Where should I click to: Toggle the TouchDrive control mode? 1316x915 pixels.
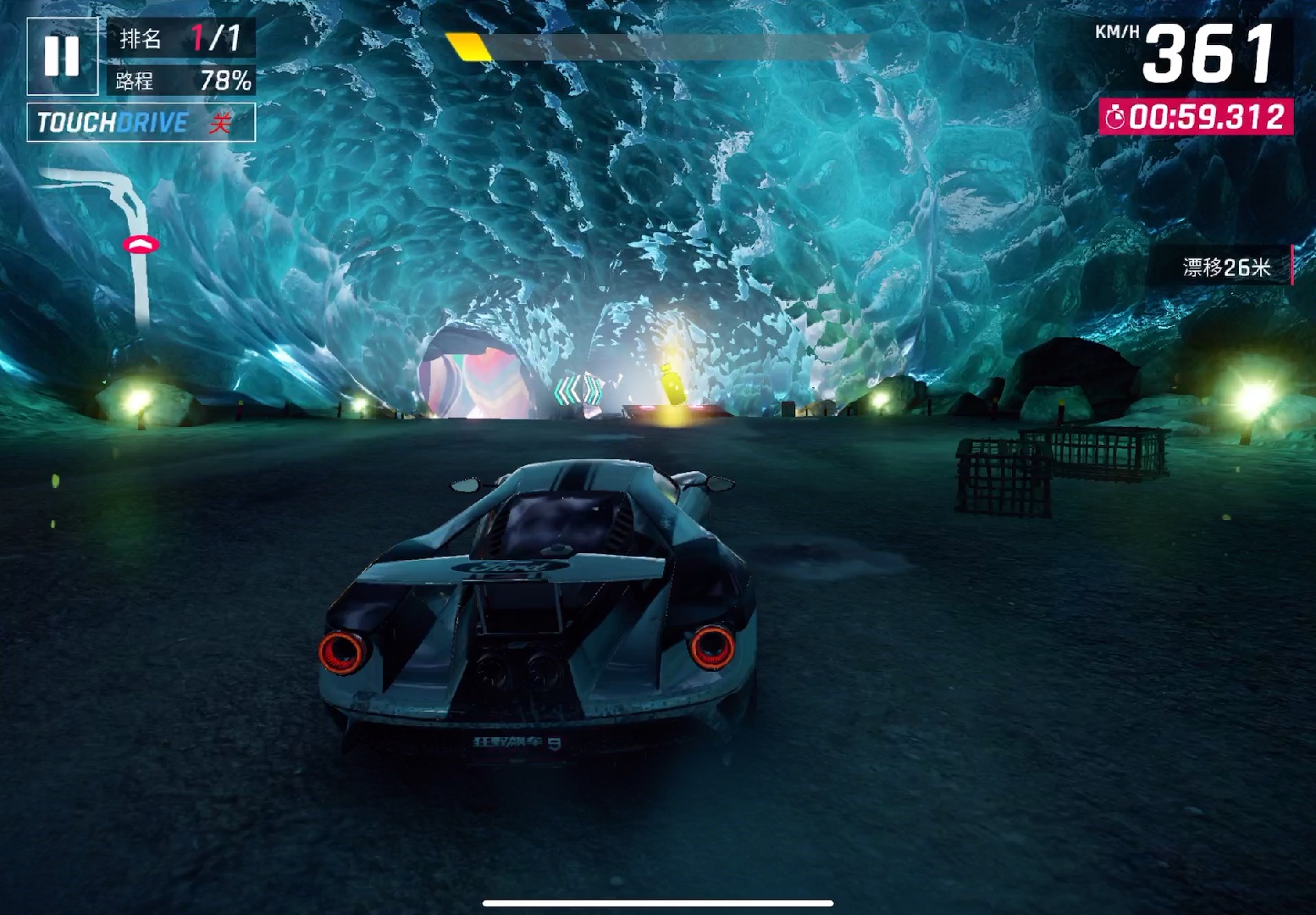(x=141, y=123)
